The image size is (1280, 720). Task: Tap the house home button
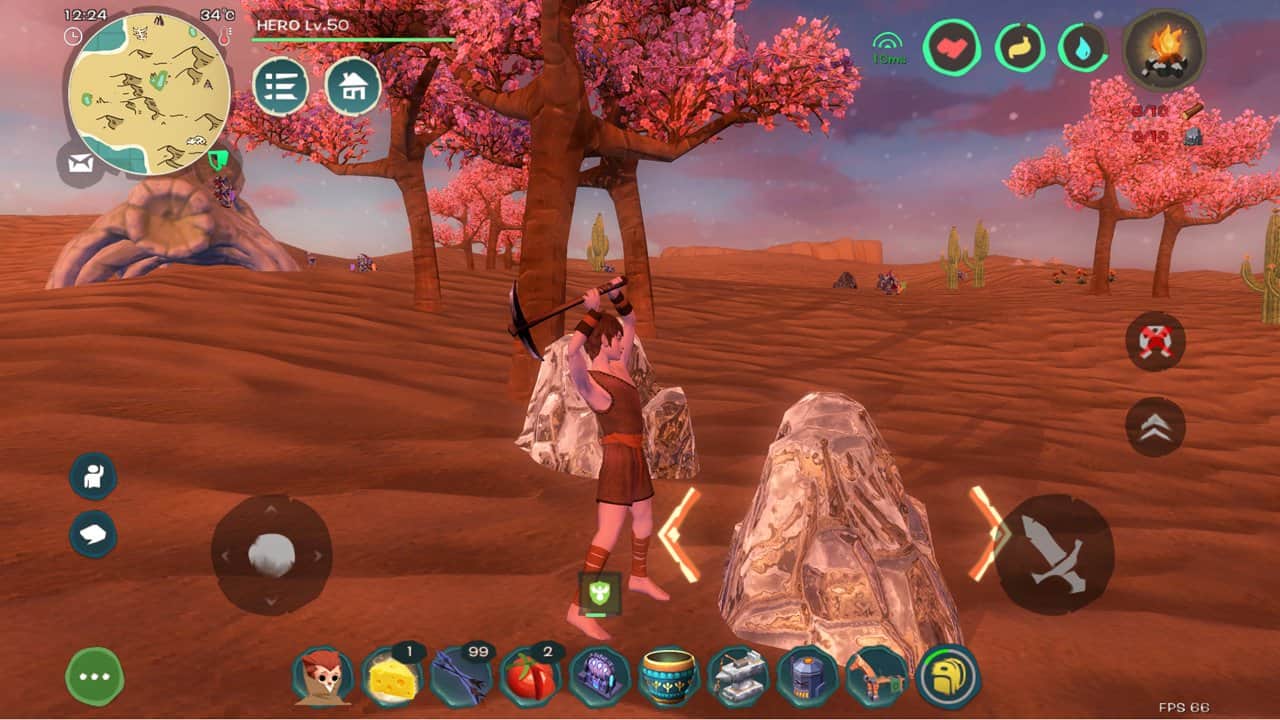(x=353, y=87)
